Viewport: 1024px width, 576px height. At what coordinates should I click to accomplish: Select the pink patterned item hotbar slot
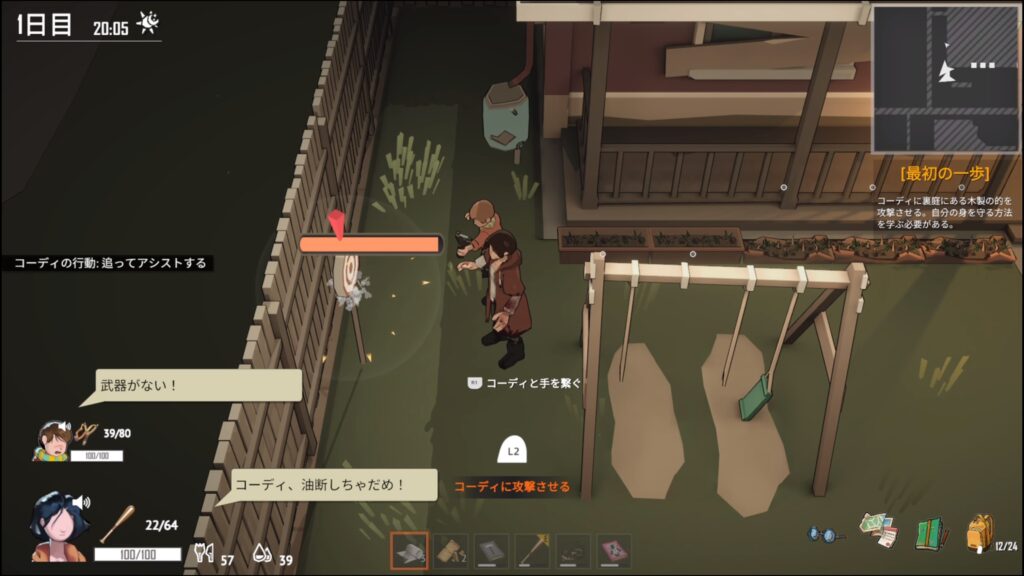click(614, 551)
